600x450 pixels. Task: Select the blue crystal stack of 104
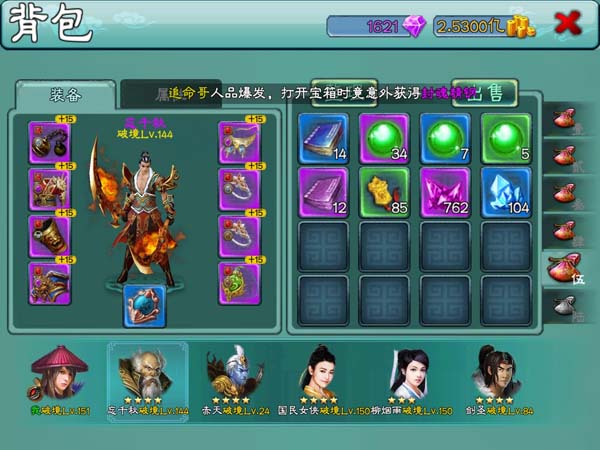coord(506,191)
